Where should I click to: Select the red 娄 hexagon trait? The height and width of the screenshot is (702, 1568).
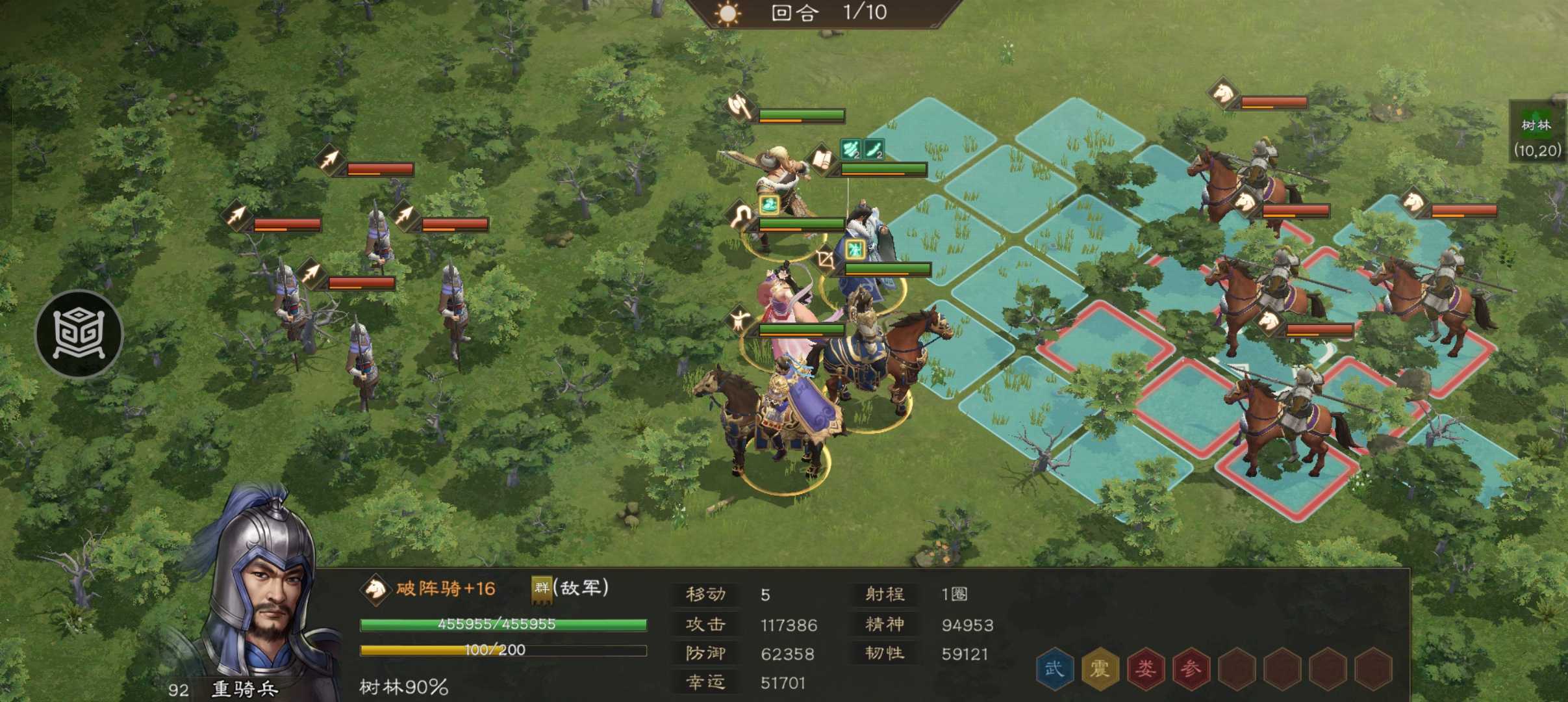(x=1144, y=668)
